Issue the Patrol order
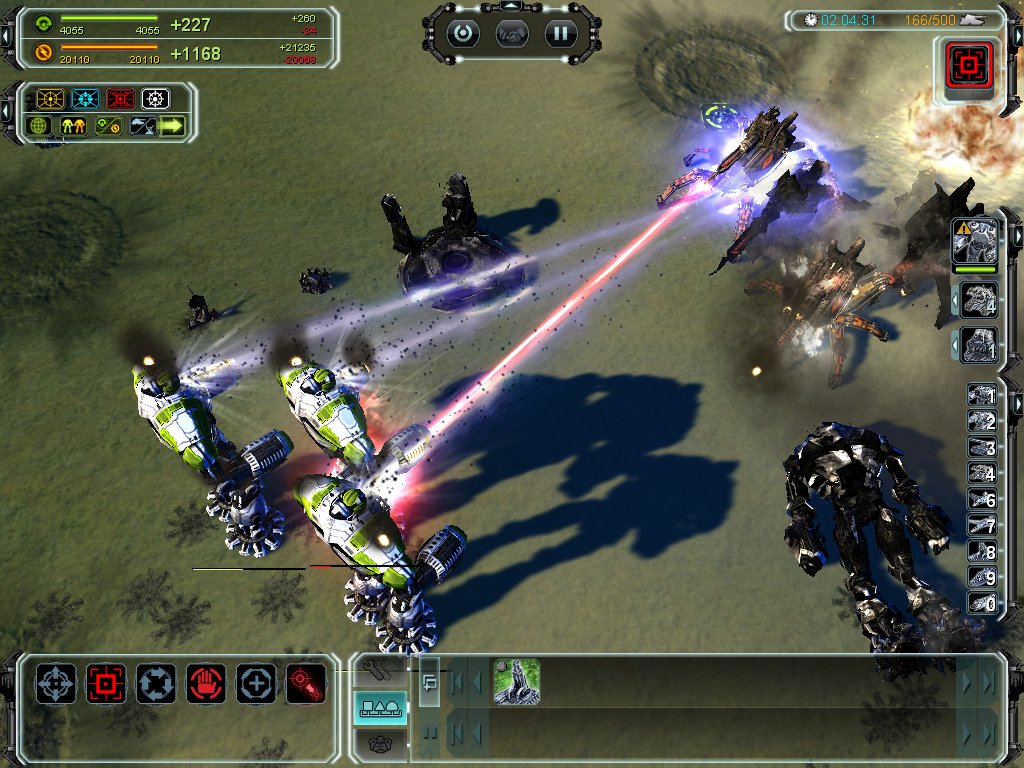This screenshot has width=1024, height=768. (x=156, y=683)
